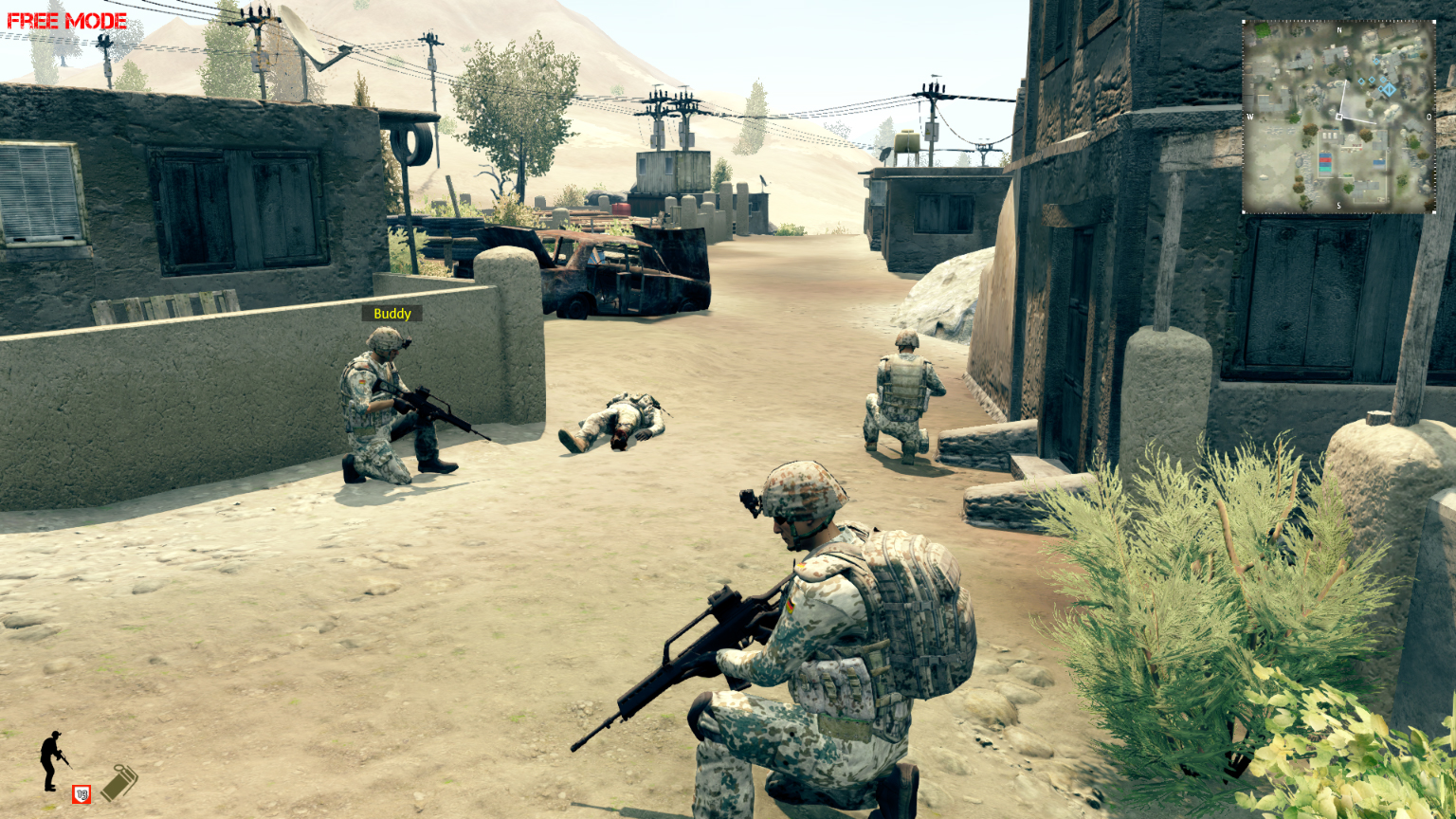Open the top-down minimap

coord(1338,118)
